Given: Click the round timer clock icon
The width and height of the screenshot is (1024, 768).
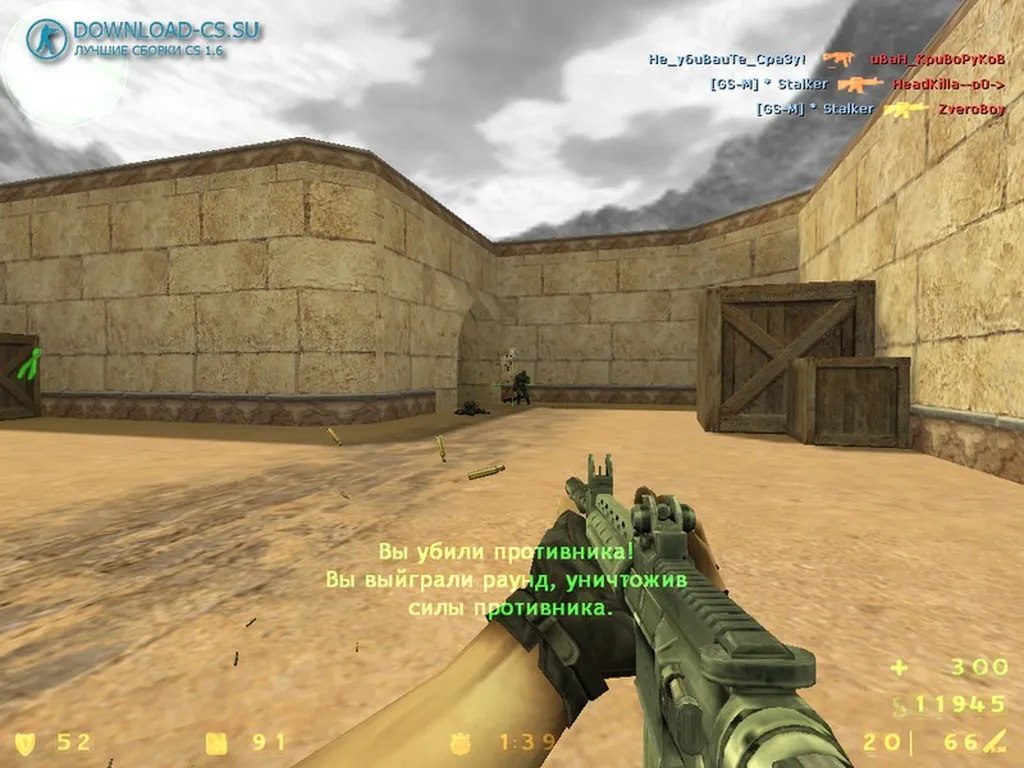Looking at the screenshot, I should click(x=461, y=742).
